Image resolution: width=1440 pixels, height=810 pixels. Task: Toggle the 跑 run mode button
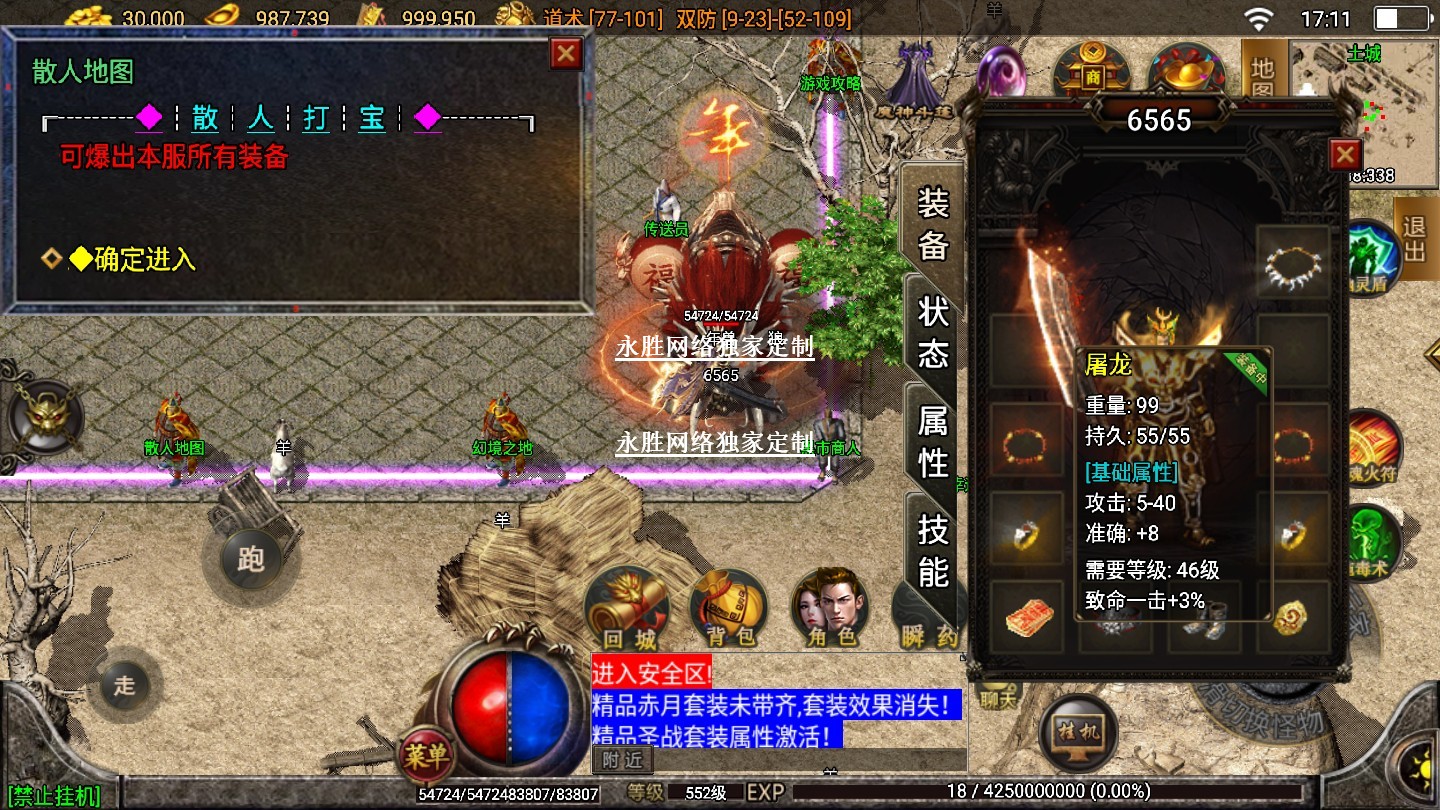click(250, 558)
